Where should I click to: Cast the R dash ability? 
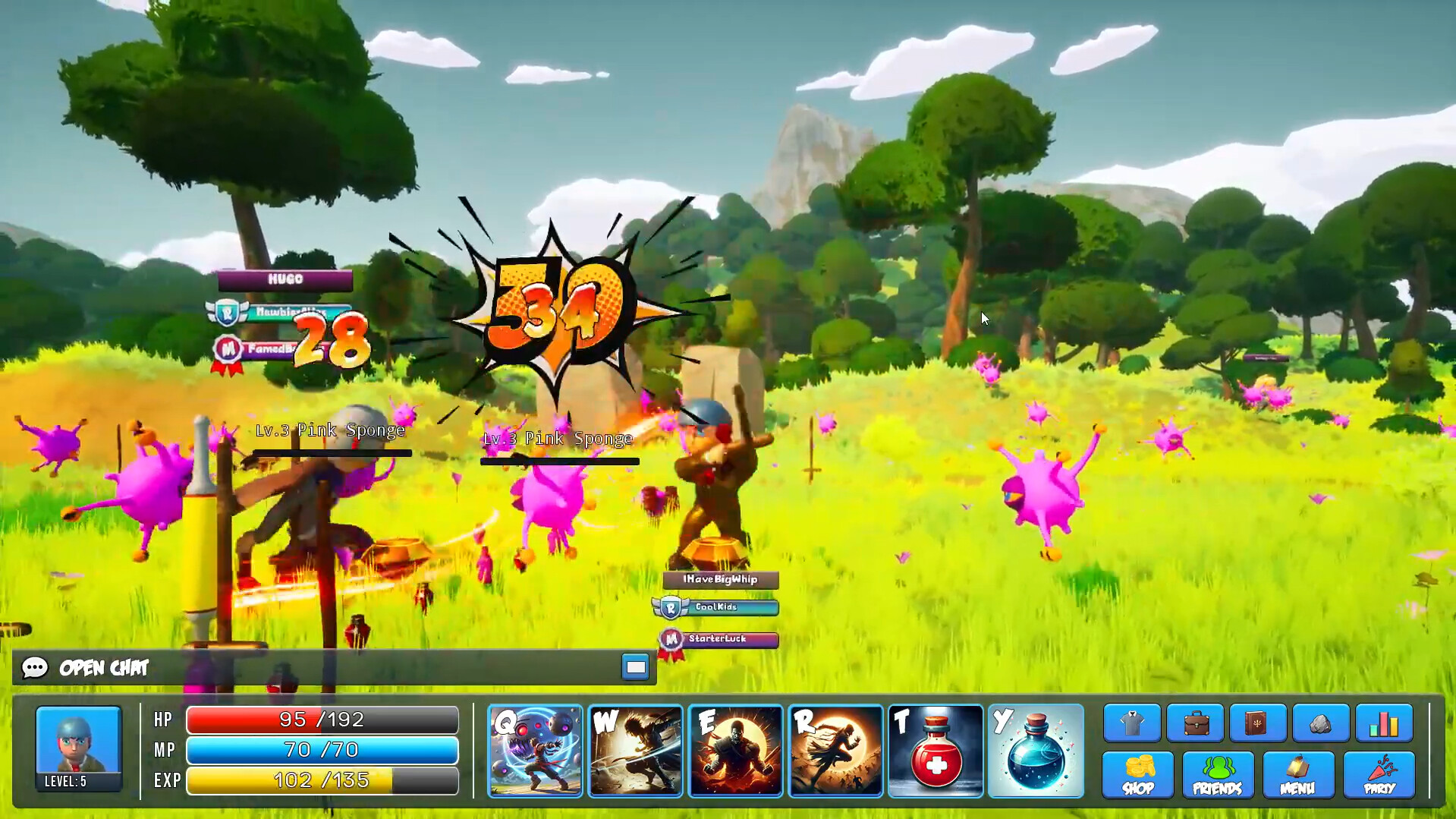(835, 750)
